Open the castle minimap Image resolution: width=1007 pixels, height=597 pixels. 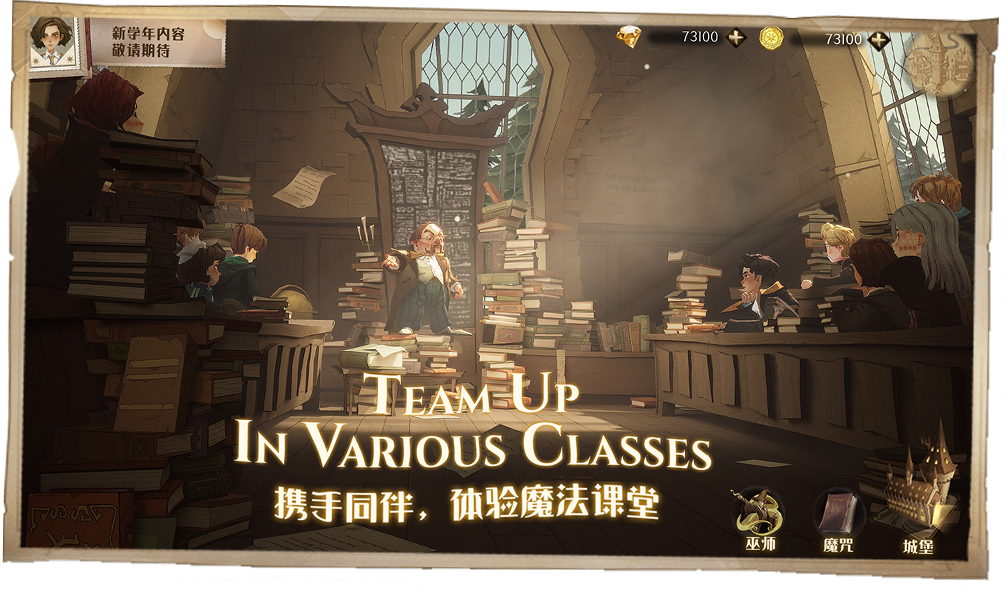pyautogui.click(x=938, y=60)
